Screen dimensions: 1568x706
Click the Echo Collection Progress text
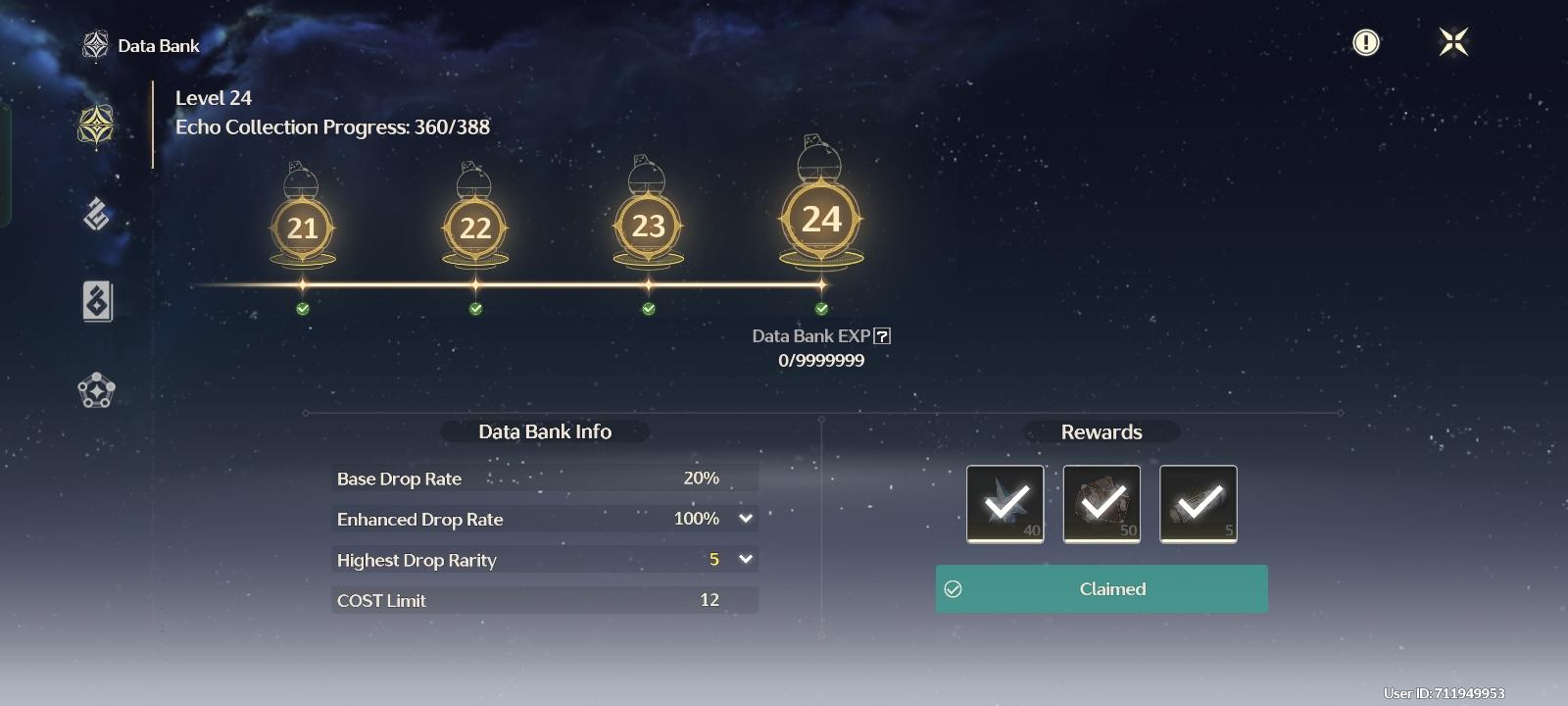click(331, 126)
